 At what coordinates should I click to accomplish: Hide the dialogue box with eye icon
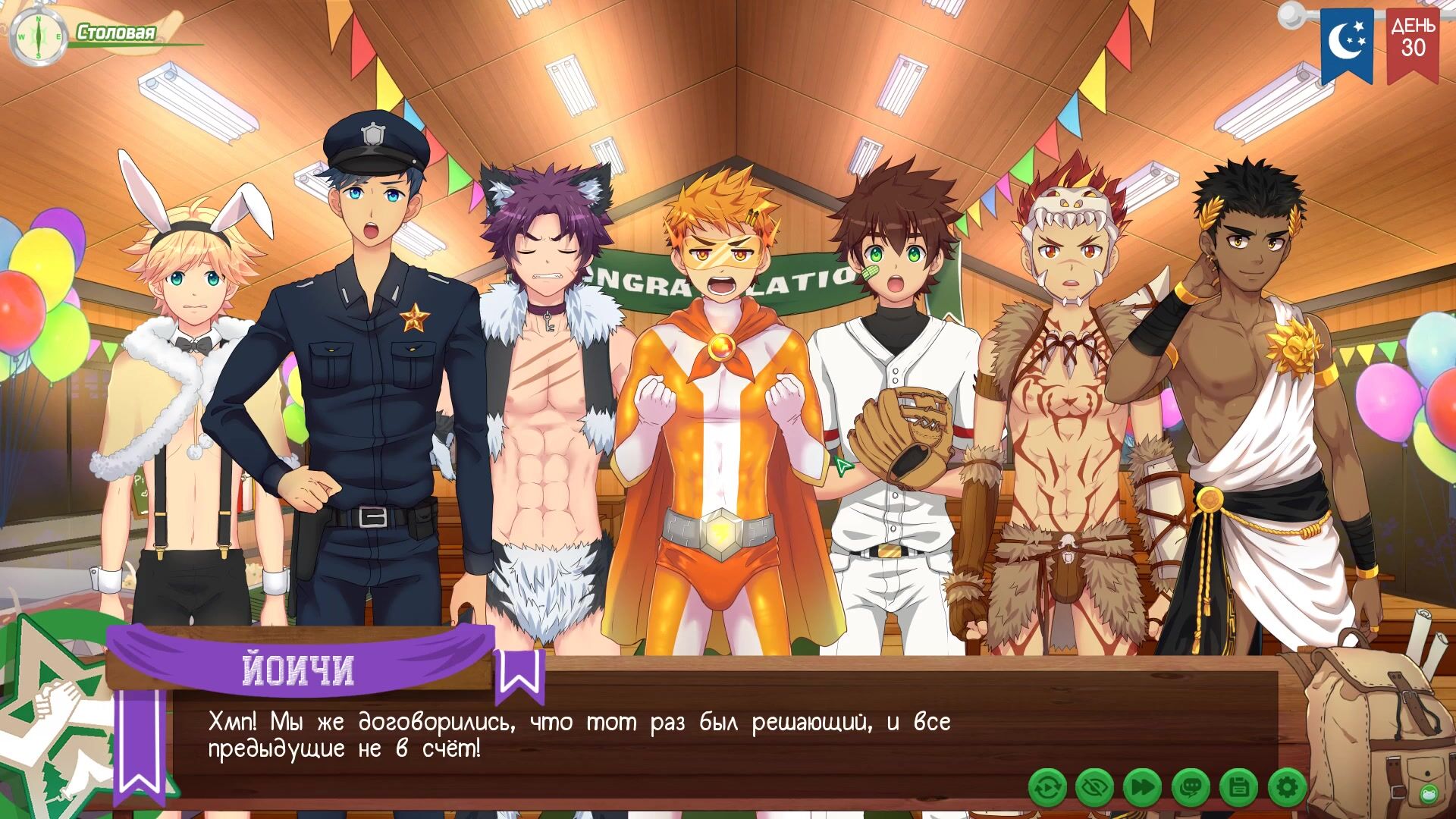click(x=1094, y=788)
